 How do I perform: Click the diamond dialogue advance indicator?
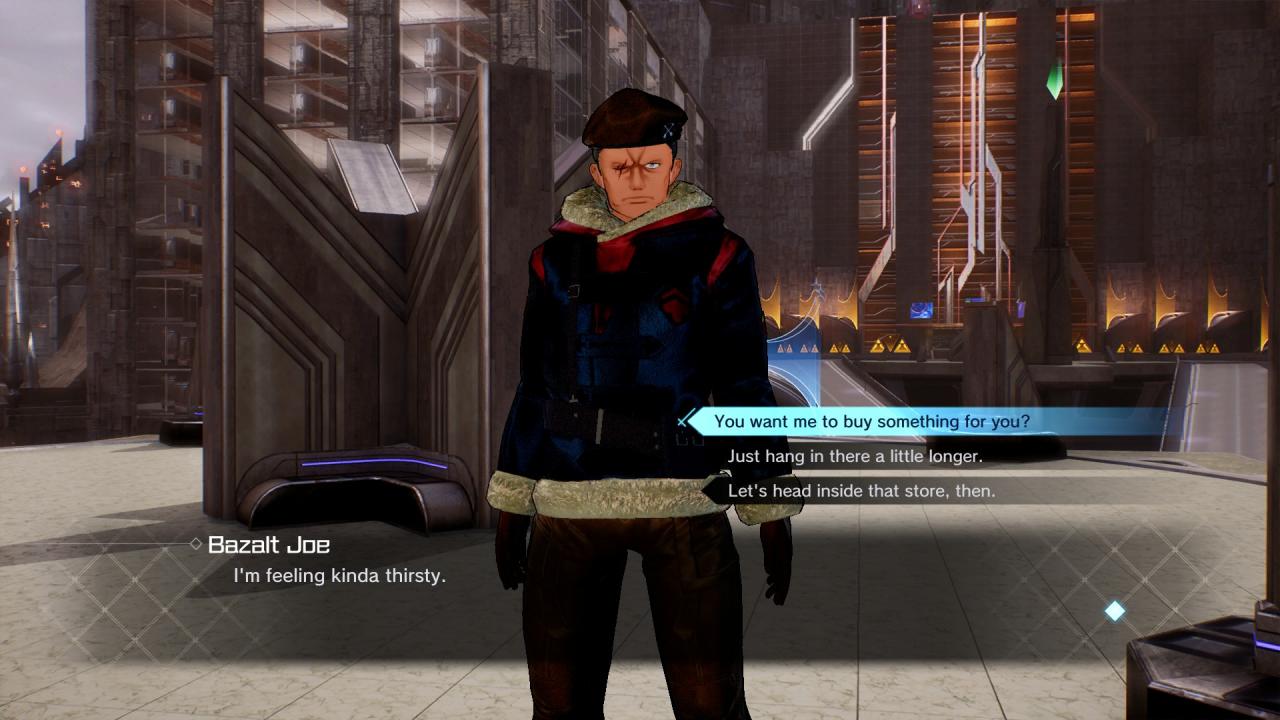(1114, 611)
